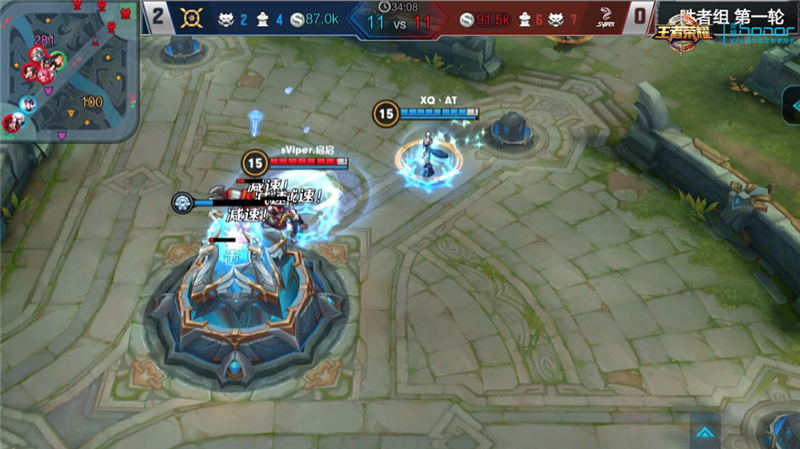Select the red team Viper logo
This screenshot has width=800, height=449.
coord(603,17)
